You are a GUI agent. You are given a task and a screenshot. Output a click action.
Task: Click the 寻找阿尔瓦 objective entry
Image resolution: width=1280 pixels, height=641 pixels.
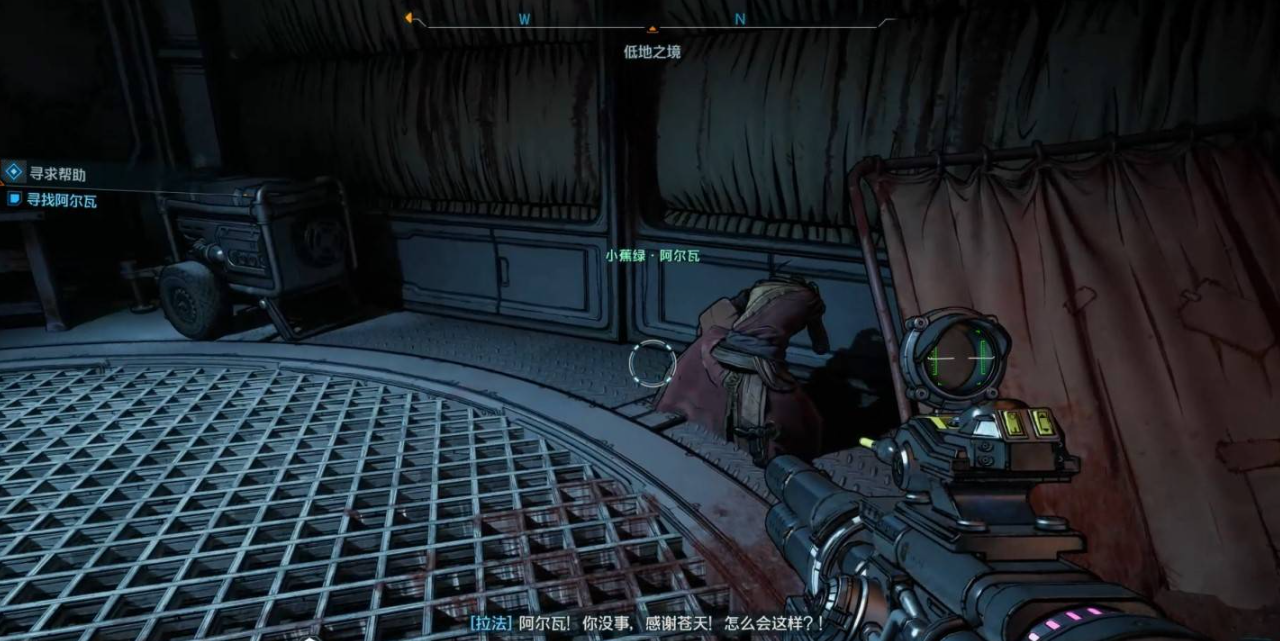point(64,200)
